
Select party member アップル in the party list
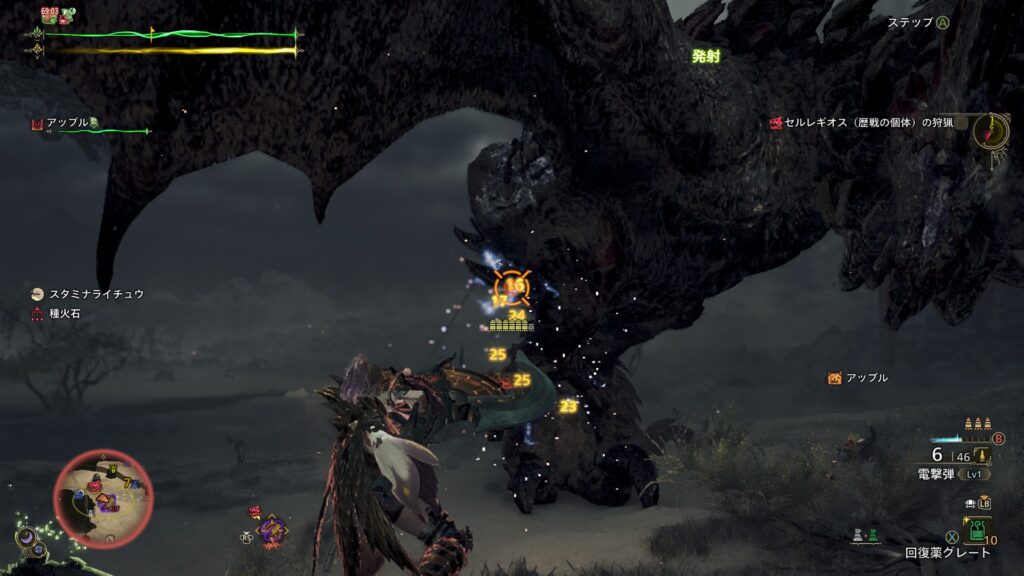coord(65,123)
